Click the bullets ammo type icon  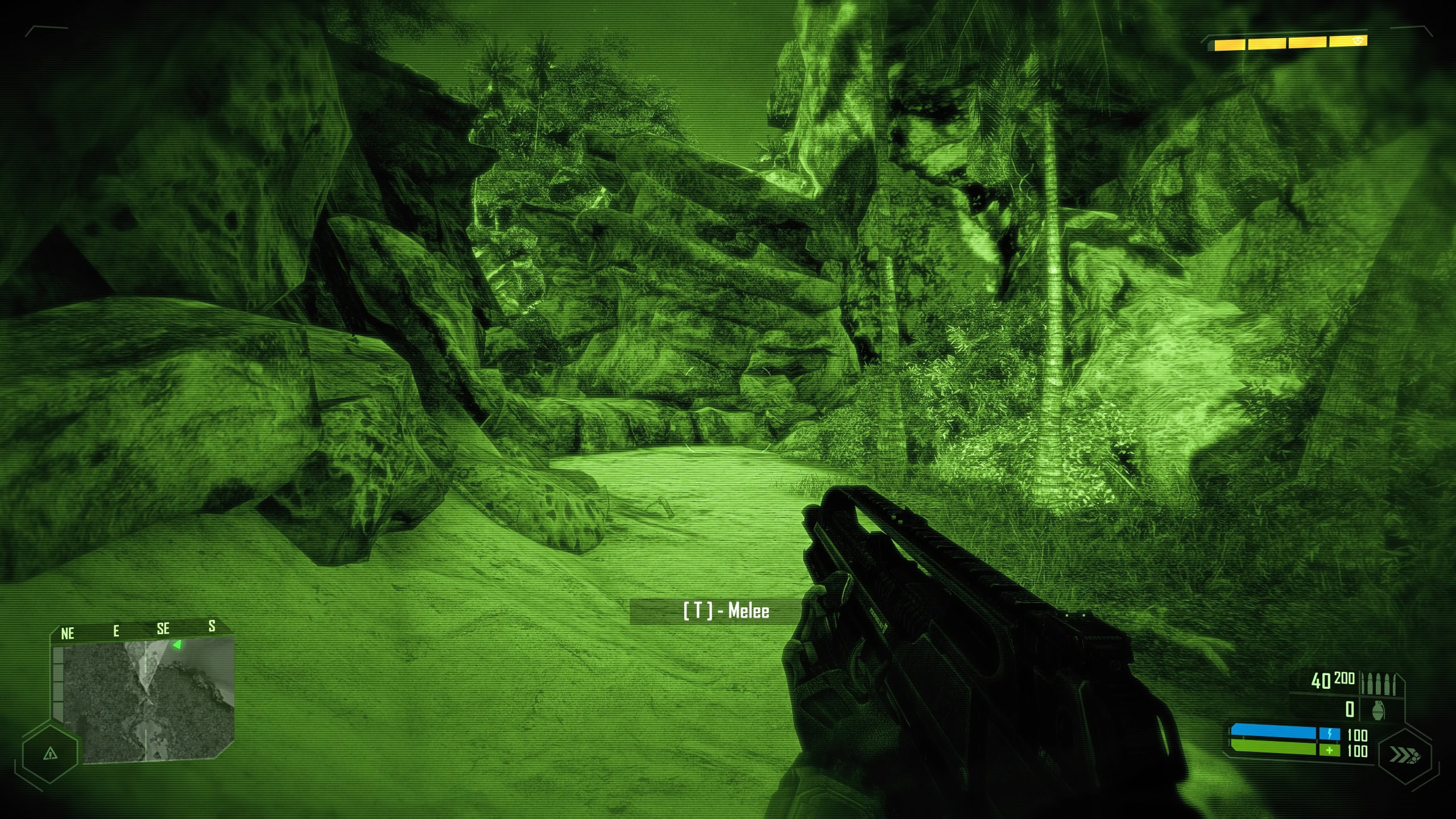[1379, 684]
